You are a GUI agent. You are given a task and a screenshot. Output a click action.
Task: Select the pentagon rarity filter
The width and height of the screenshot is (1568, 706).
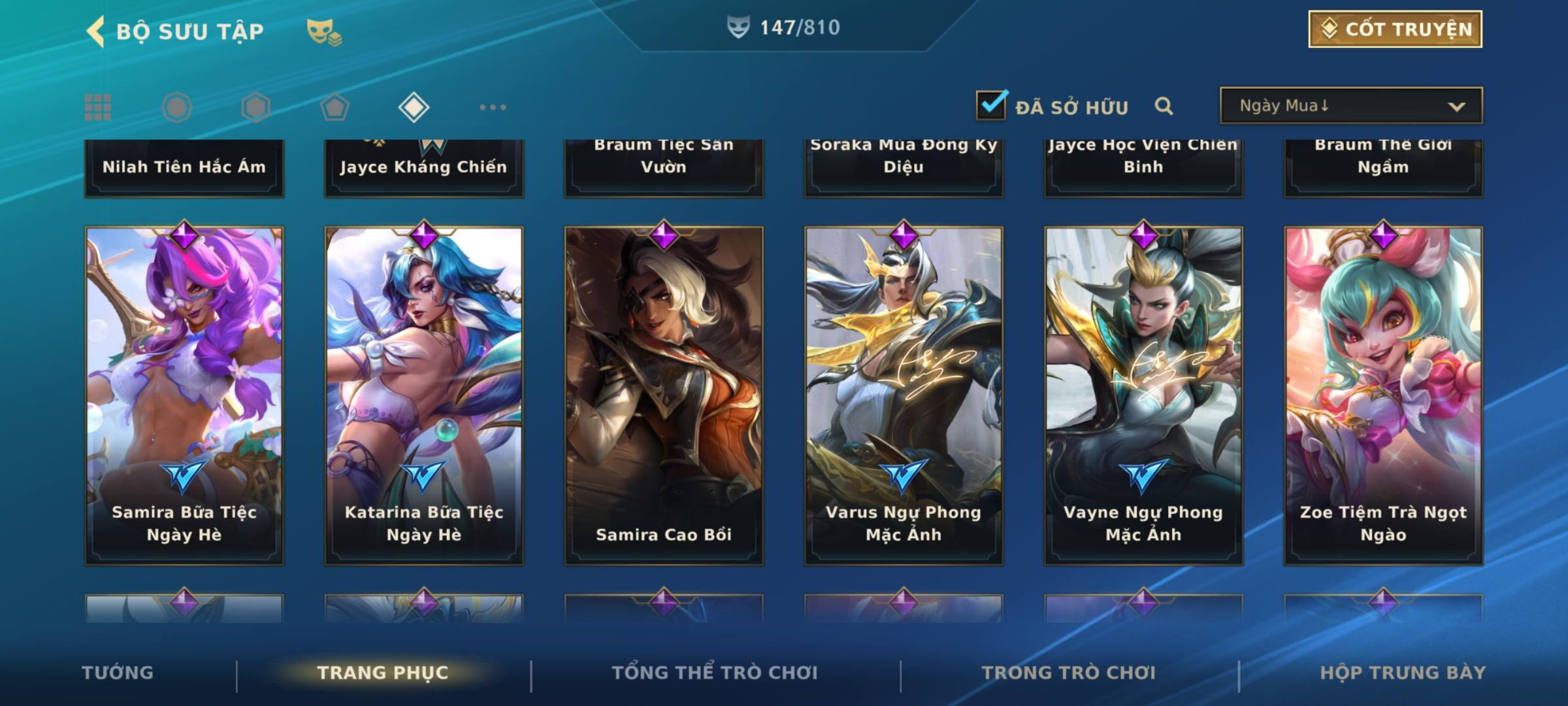click(x=335, y=107)
